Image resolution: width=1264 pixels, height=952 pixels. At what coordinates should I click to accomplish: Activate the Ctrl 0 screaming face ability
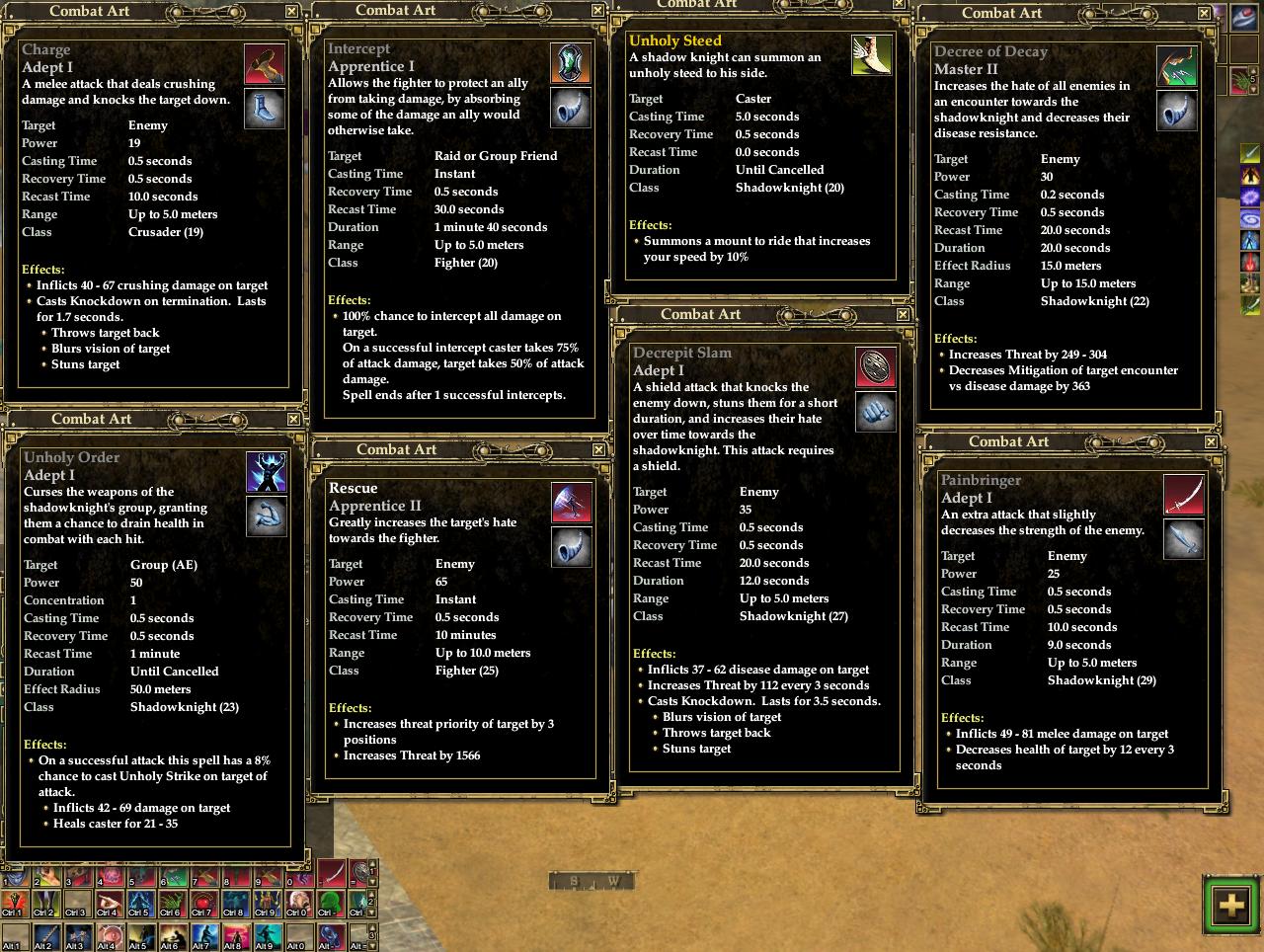pos(298,905)
